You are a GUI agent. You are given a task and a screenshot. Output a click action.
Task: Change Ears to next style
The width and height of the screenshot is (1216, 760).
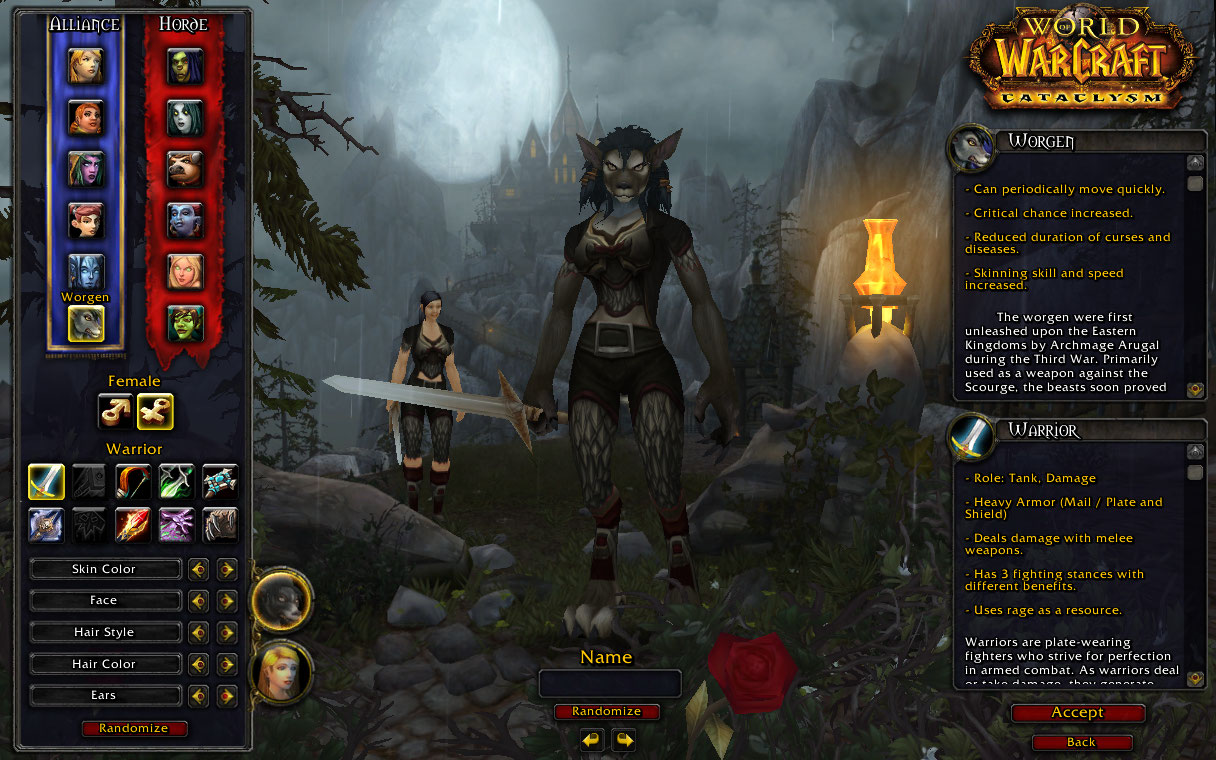[x=227, y=696]
